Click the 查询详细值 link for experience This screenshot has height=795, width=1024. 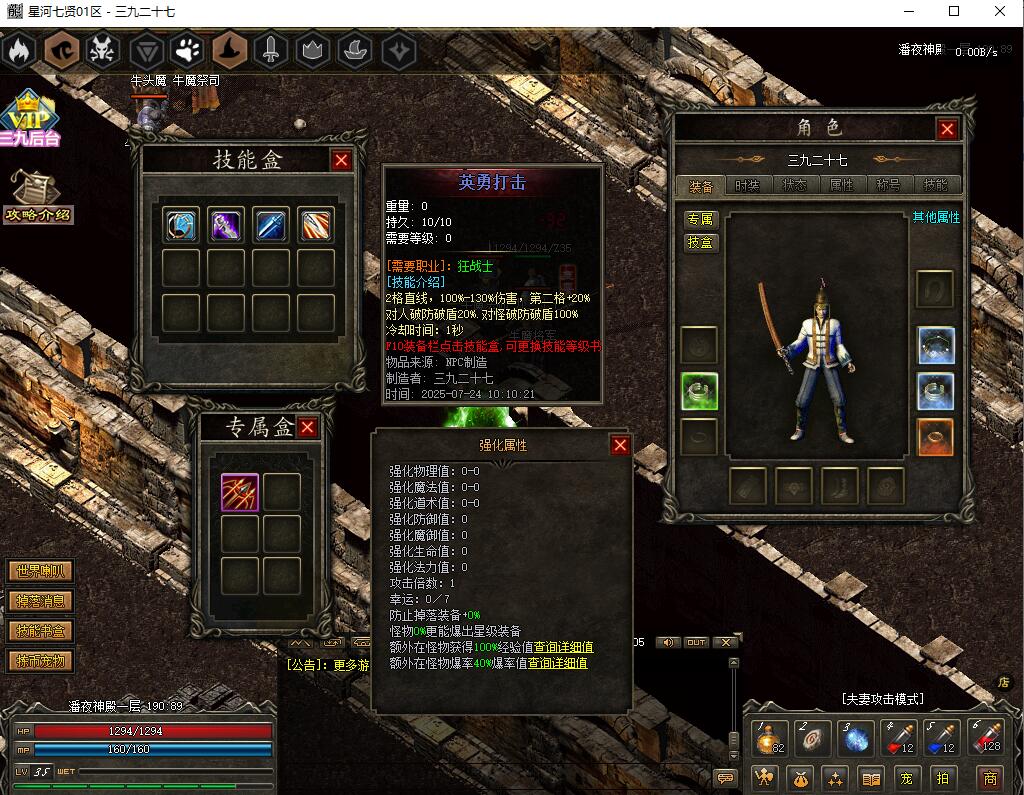tap(563, 647)
